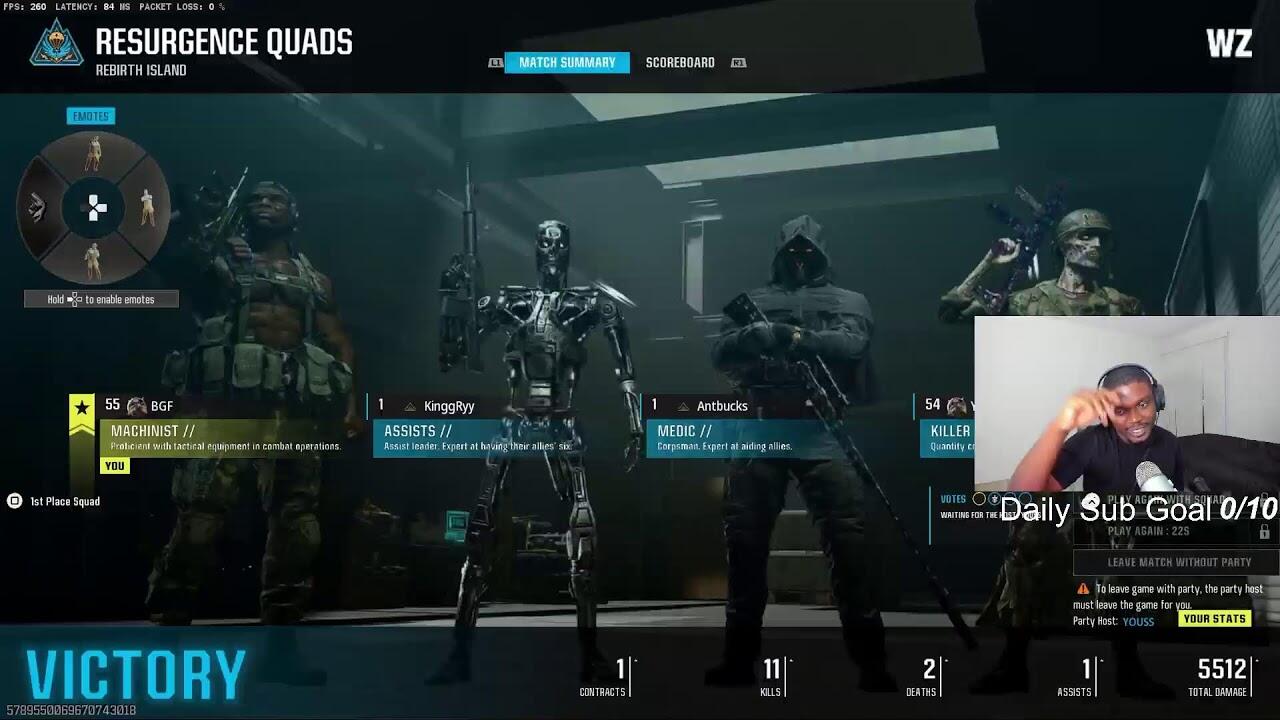This screenshot has width=1280, height=720.
Task: Select the Match Summary tab
Action: point(567,63)
